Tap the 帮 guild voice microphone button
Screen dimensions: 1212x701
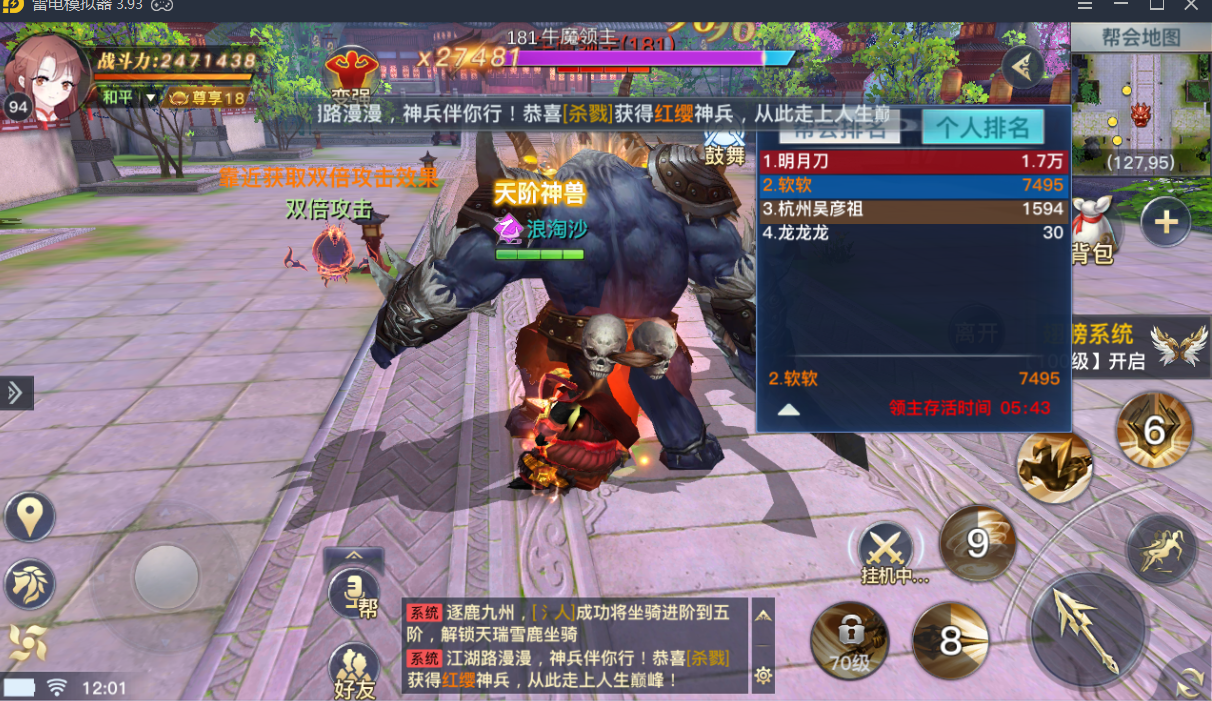tap(354, 593)
